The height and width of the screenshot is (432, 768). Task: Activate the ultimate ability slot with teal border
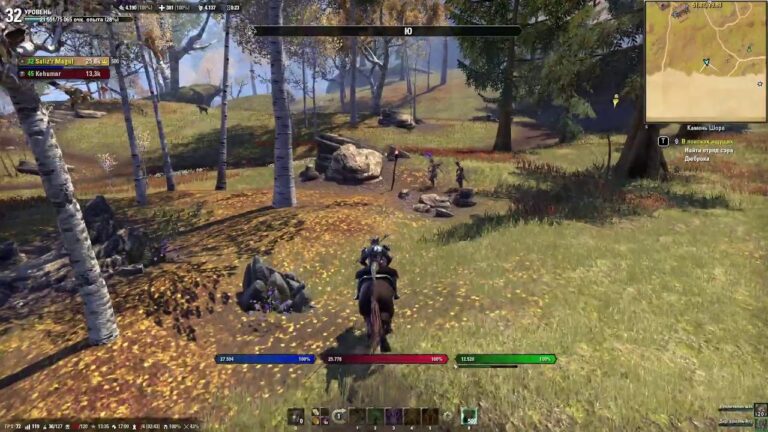(468, 416)
